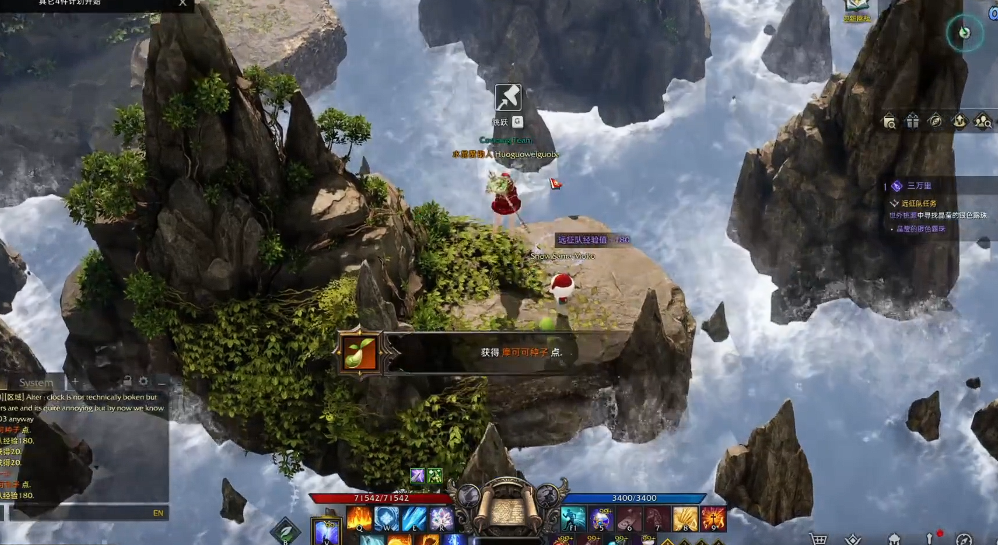
Task: Use the running figure item on F1
Action: pyautogui.click(x=573, y=518)
